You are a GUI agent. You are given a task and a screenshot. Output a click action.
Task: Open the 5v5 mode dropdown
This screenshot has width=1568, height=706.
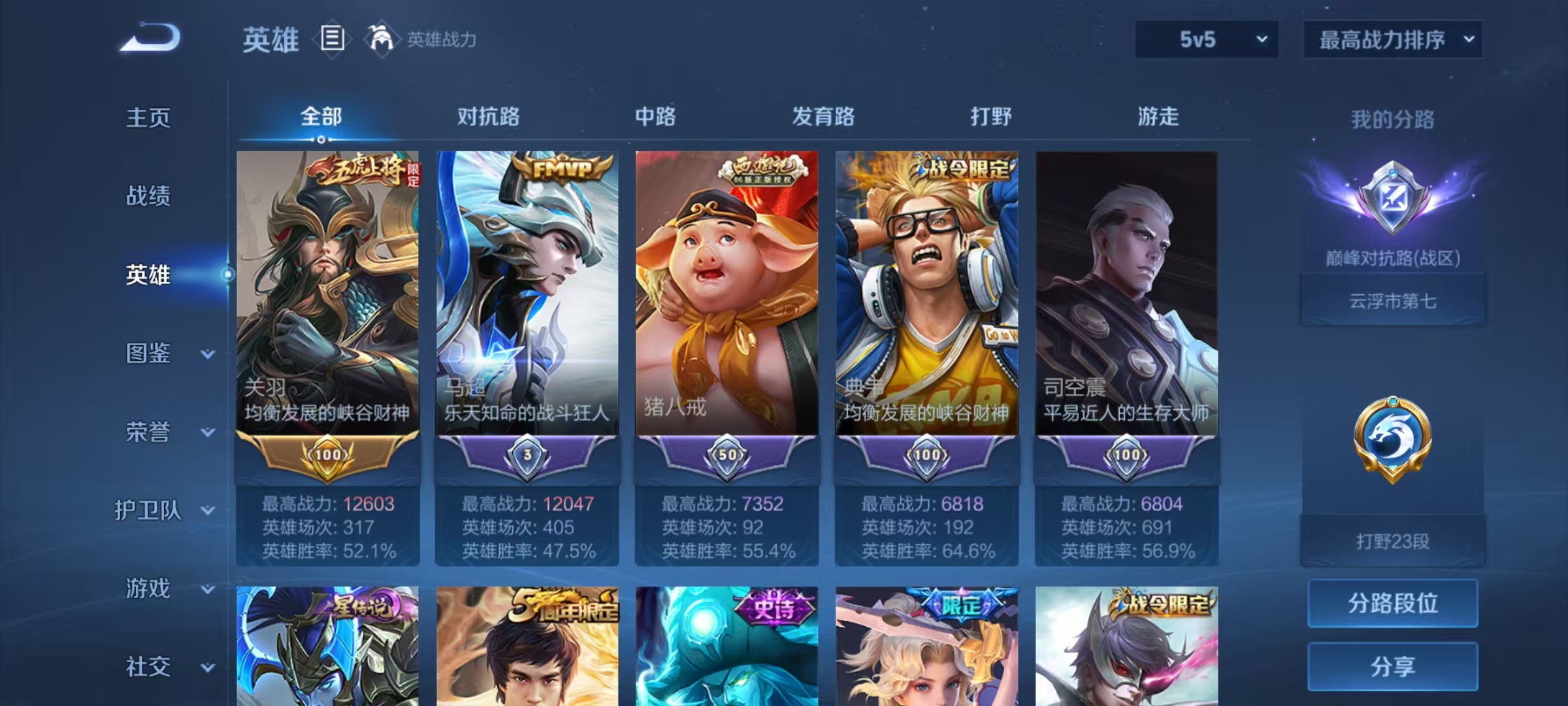(x=1206, y=39)
